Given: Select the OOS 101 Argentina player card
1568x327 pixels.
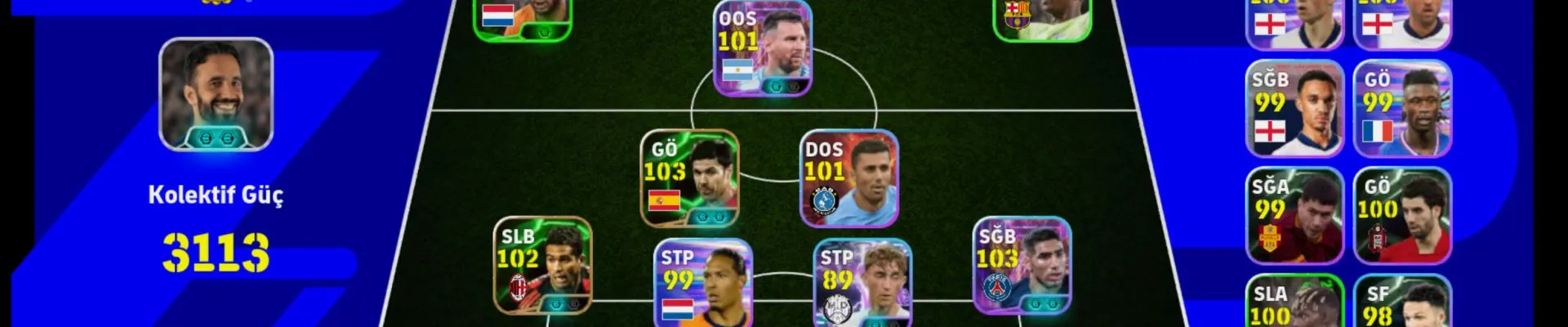Looking at the screenshot, I should (763, 49).
